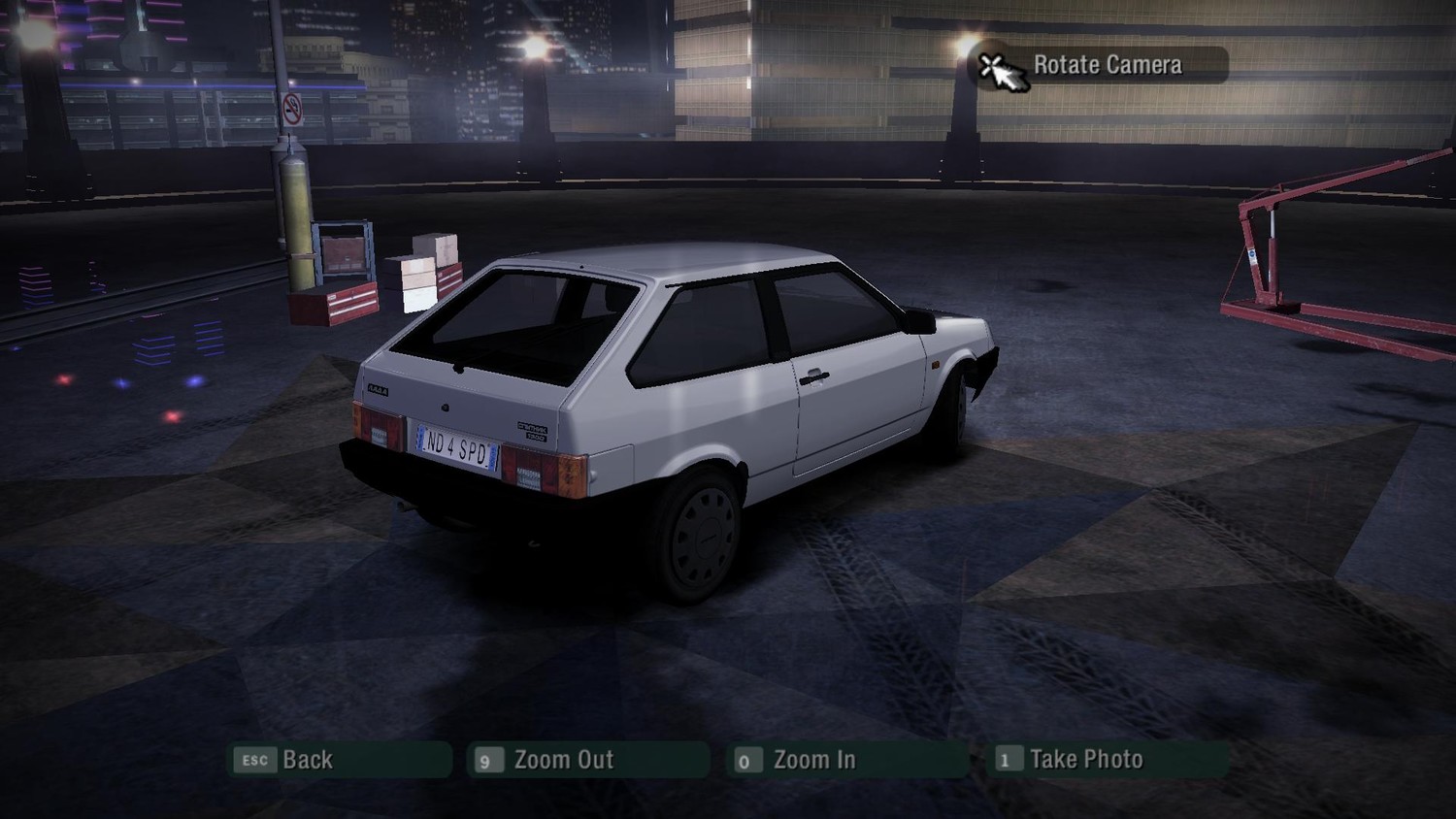
Task: Take Photo of the car
Action: coord(1107,760)
